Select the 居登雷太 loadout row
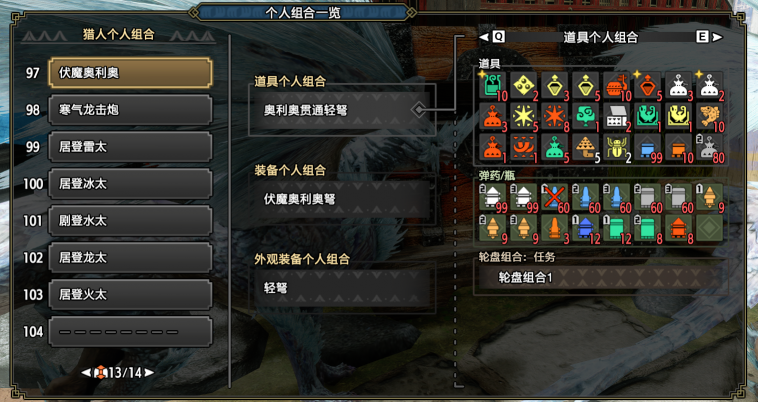This screenshot has height=402, width=758. coord(130,147)
